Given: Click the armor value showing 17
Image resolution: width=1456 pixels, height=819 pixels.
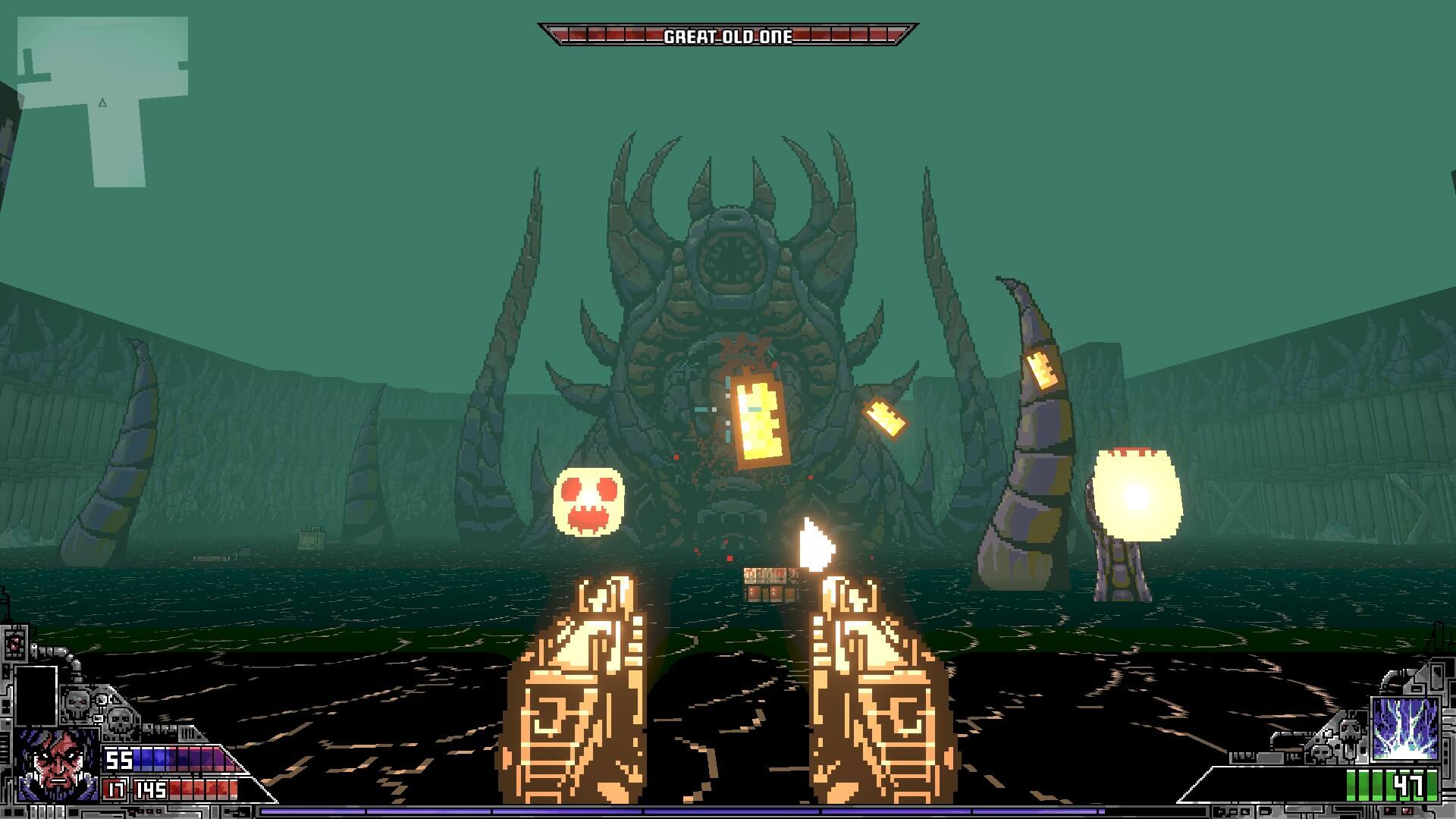Looking at the screenshot, I should [115, 789].
